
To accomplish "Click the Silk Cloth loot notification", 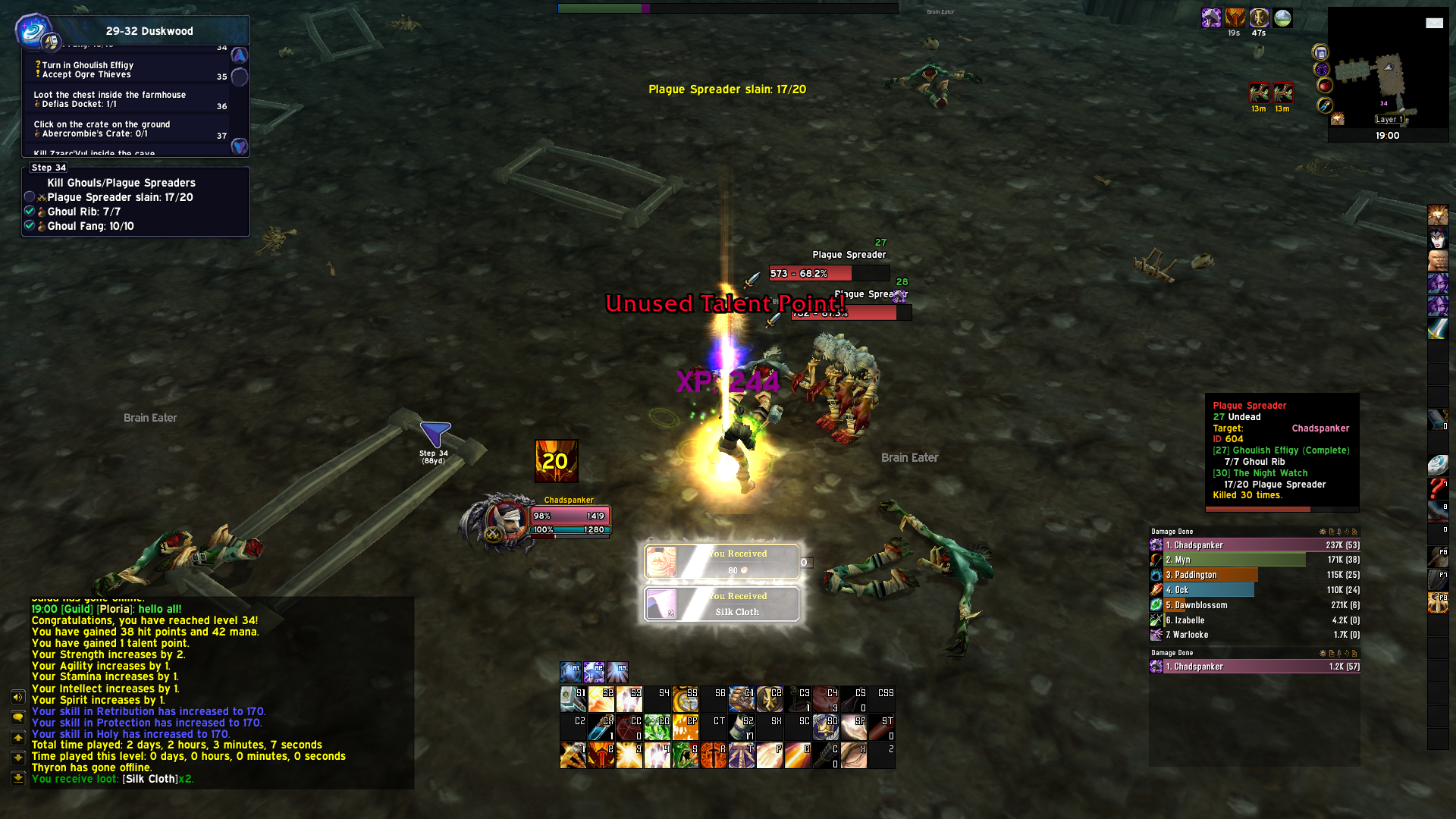I will [722, 604].
